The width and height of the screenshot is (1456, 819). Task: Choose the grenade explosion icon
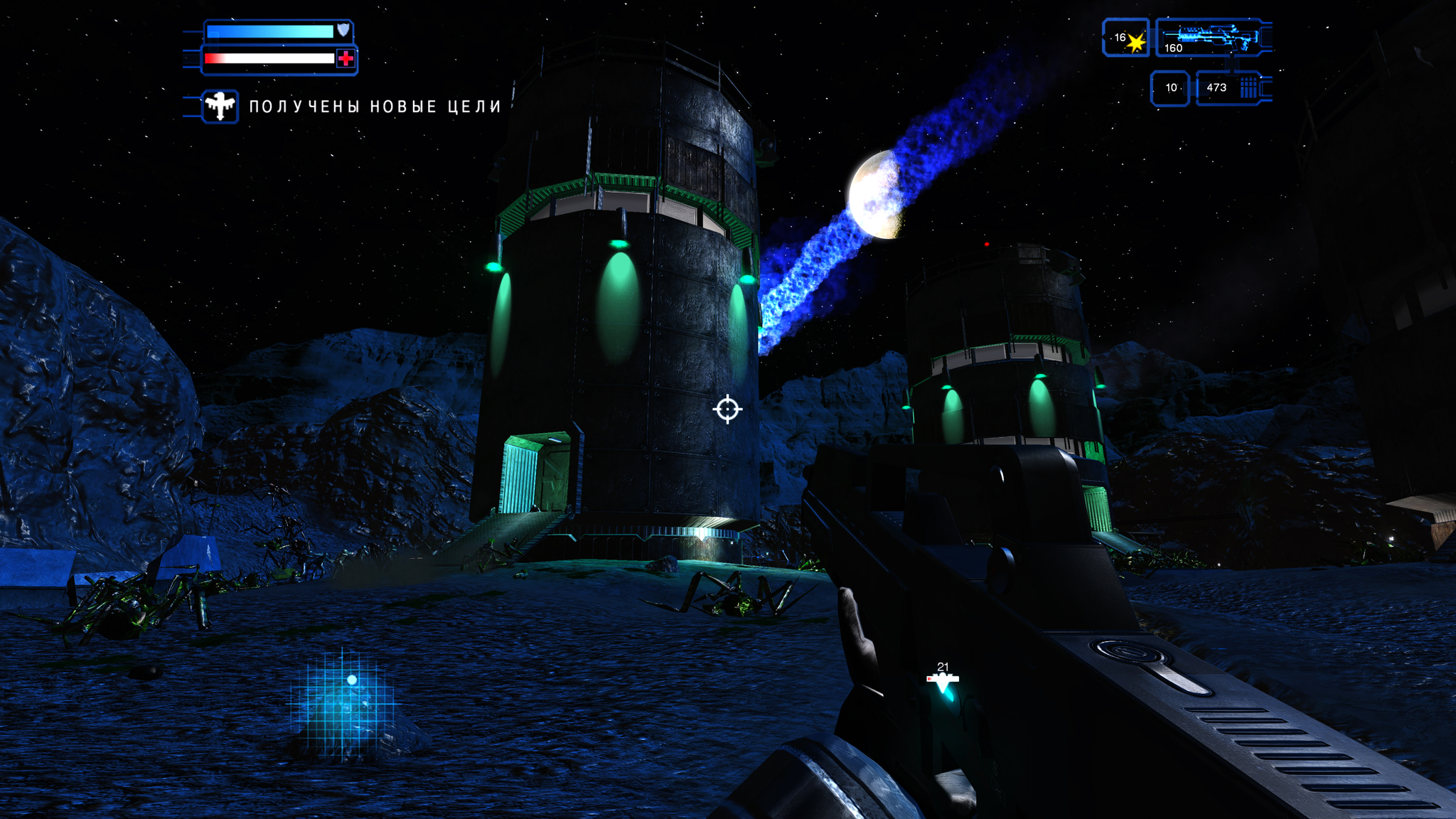click(x=1135, y=42)
